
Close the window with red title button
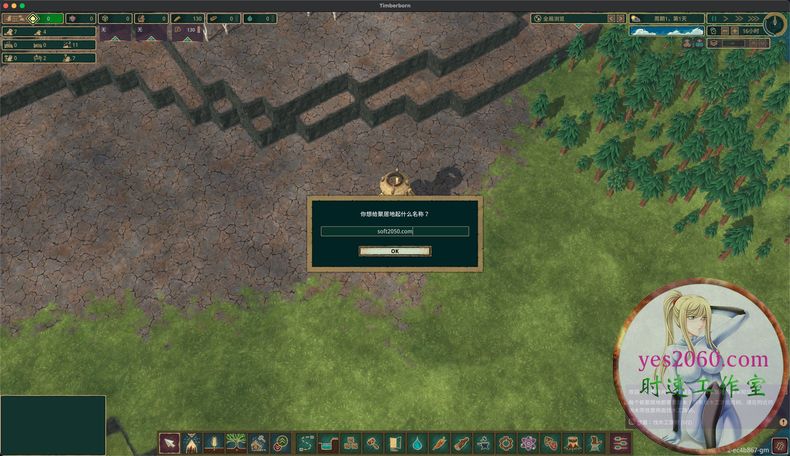coord(6,5)
